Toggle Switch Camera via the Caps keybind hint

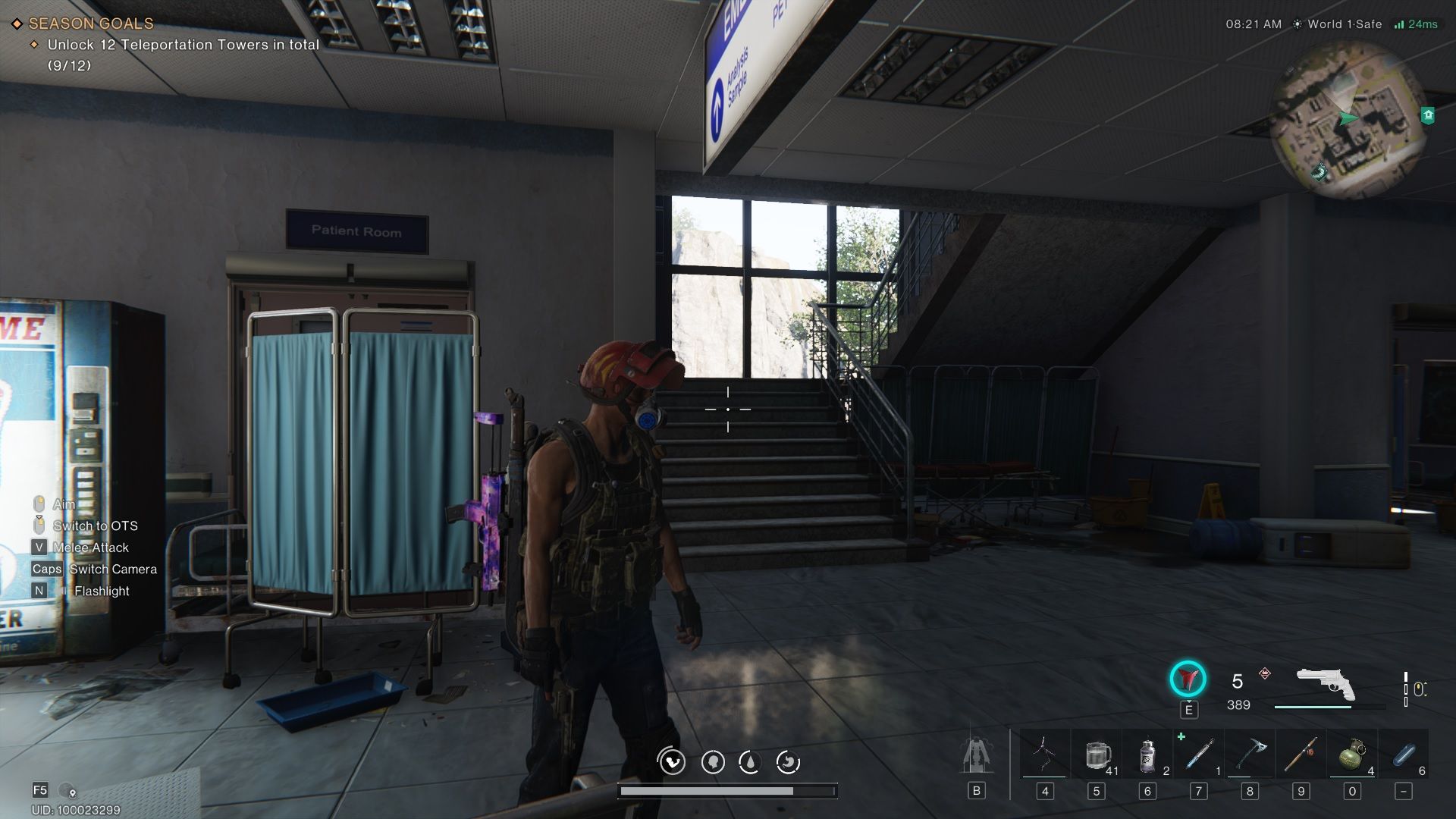point(46,569)
